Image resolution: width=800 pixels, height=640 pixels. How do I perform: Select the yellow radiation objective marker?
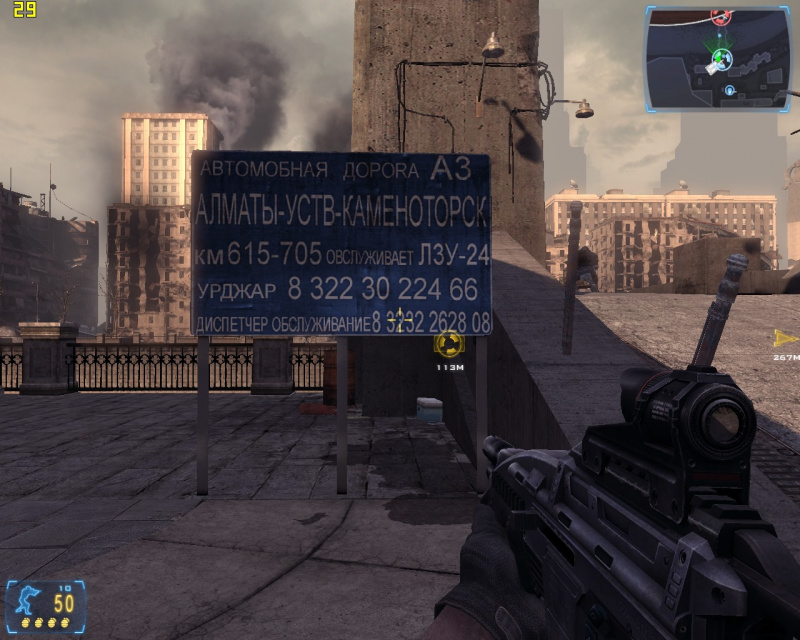(448, 345)
